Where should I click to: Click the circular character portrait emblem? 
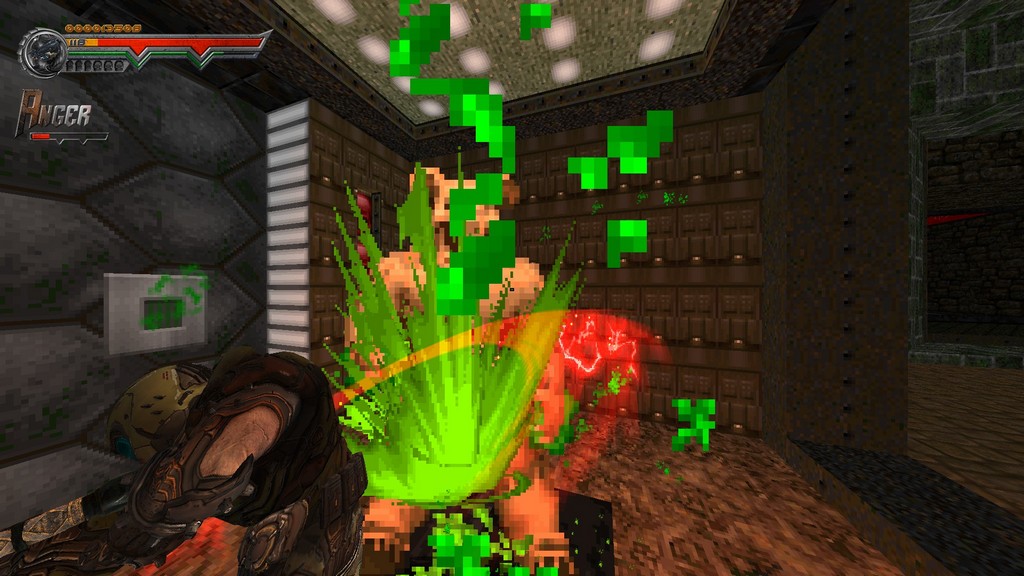[x=43, y=52]
